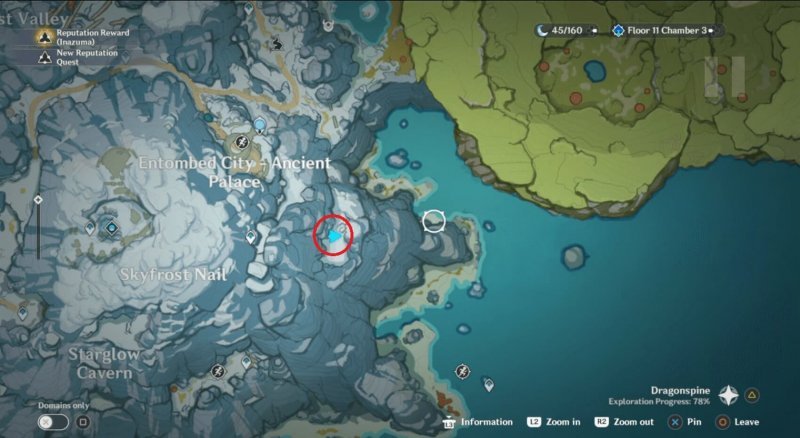This screenshot has width=800, height=438.
Task: Open the Dragonspine region switch icon
Action: tap(728, 396)
